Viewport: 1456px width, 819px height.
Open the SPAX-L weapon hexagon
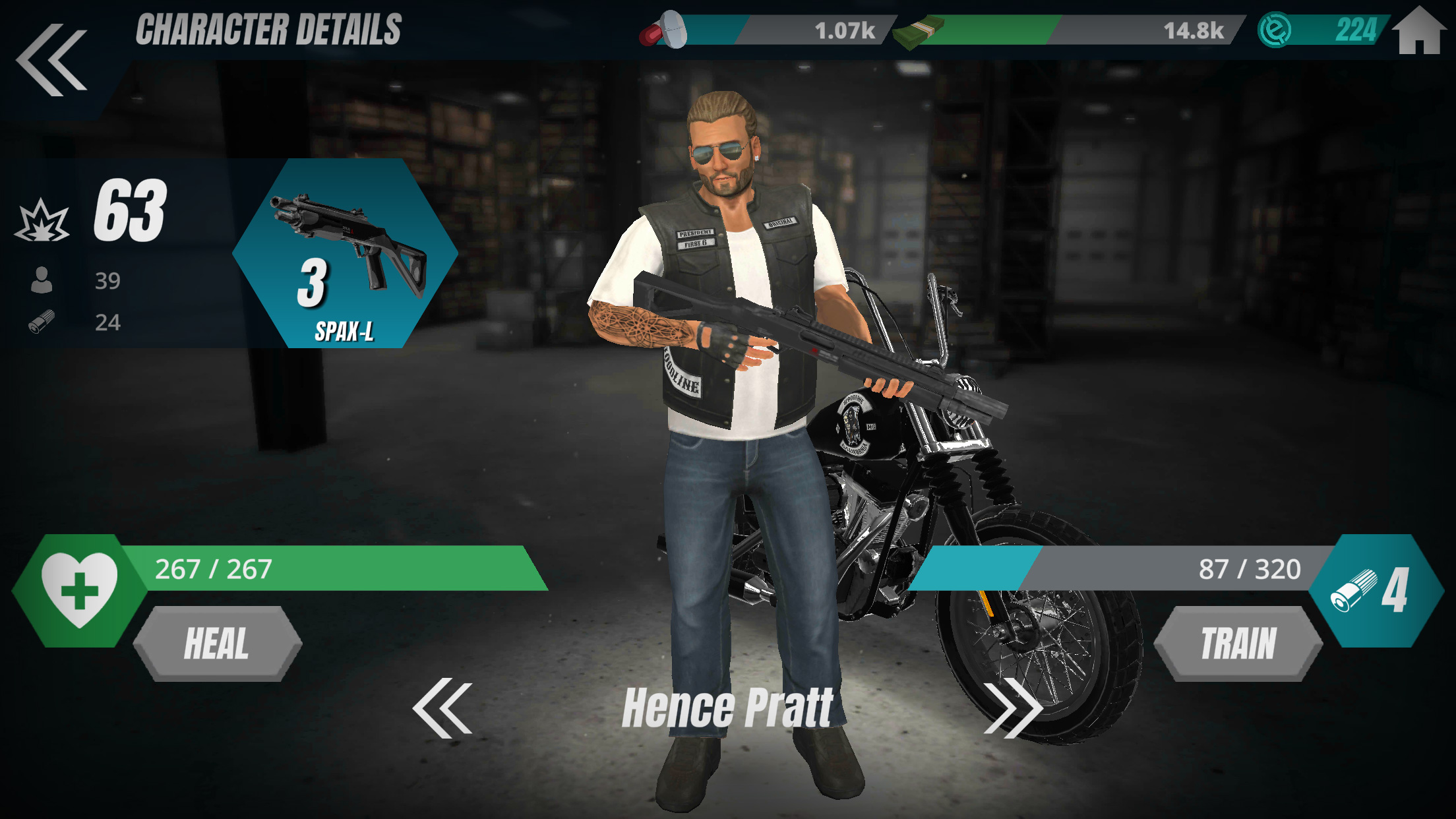tap(345, 253)
